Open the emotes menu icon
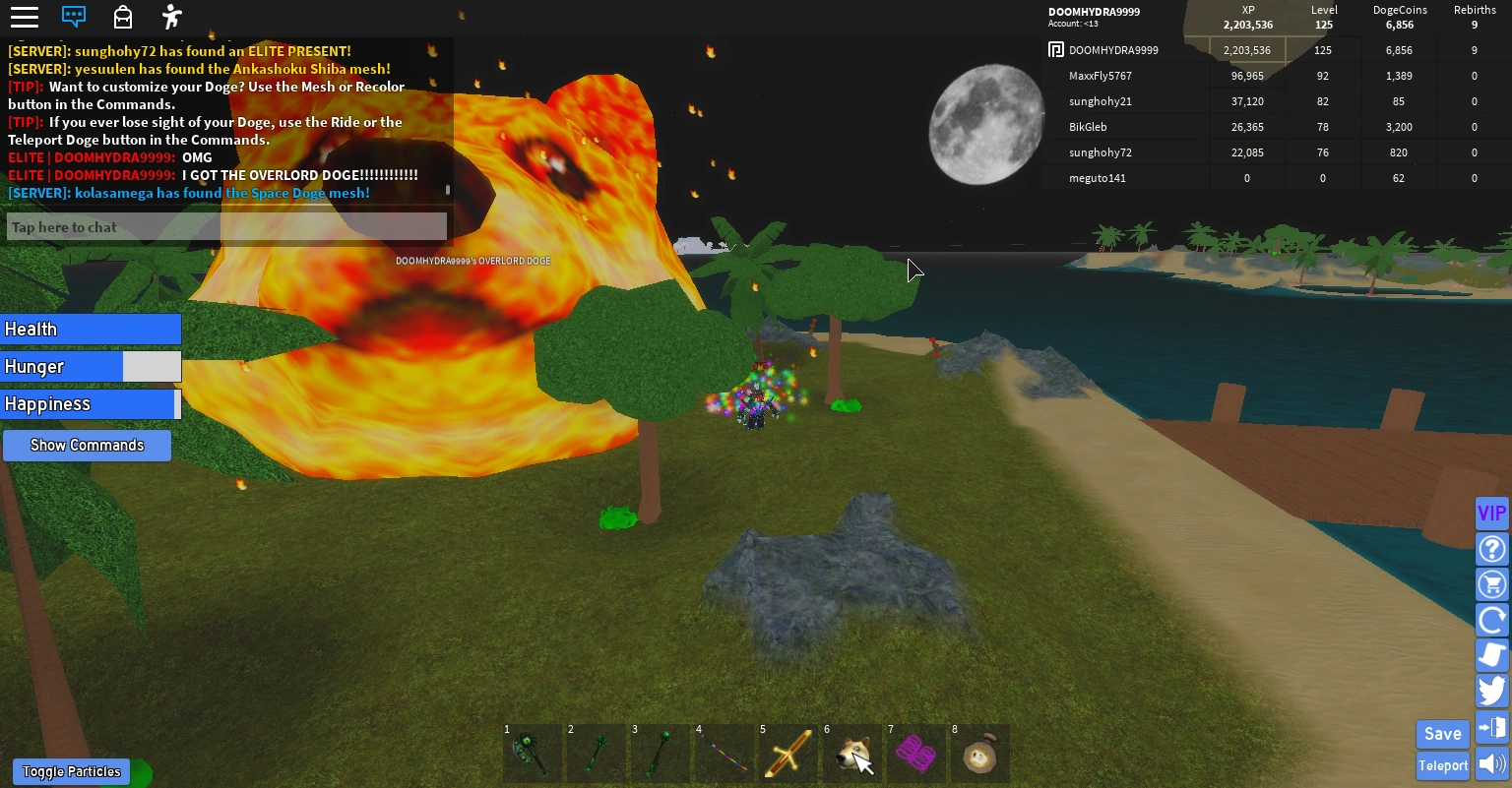 171,17
